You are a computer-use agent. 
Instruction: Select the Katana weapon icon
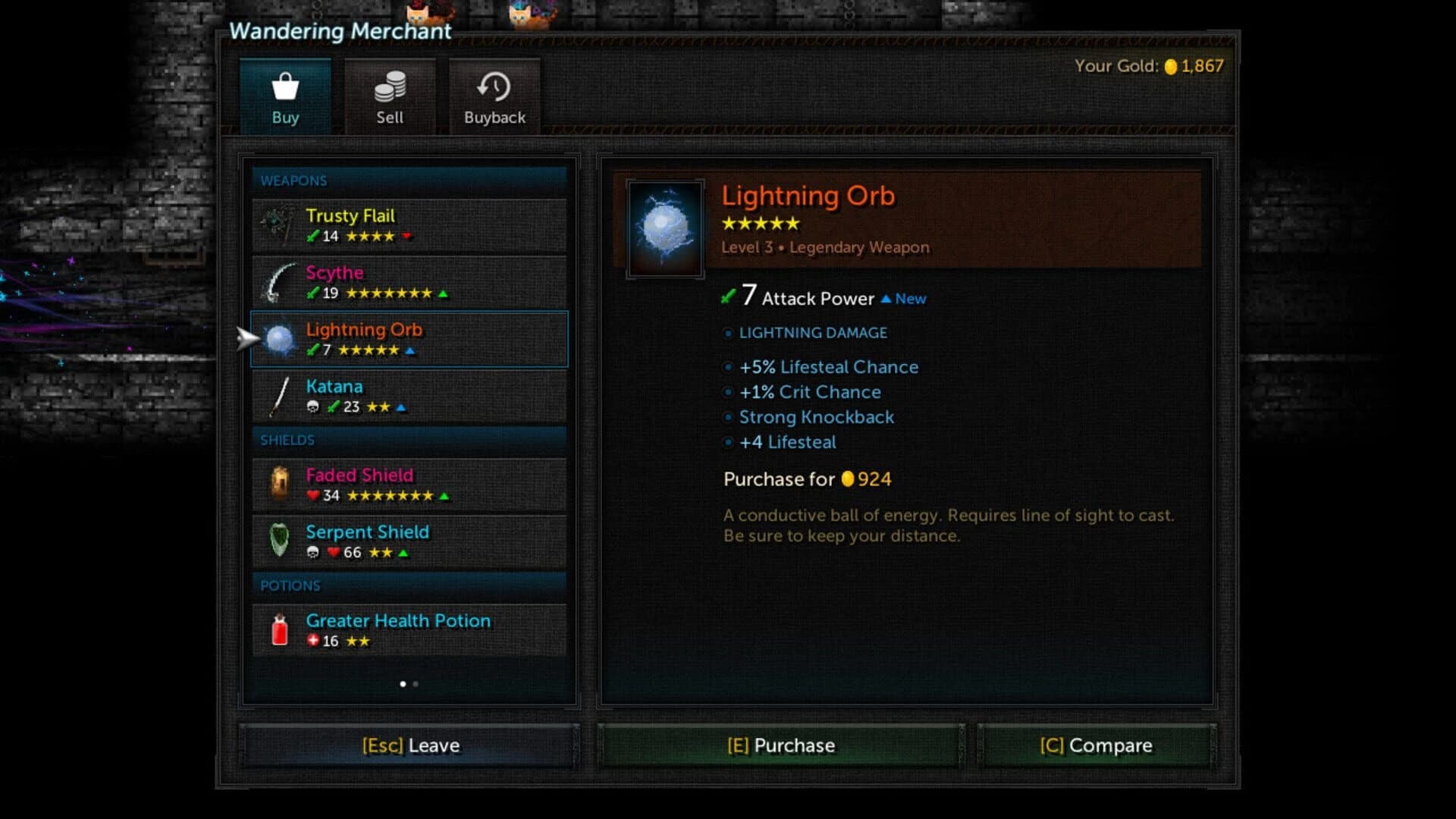point(279,395)
